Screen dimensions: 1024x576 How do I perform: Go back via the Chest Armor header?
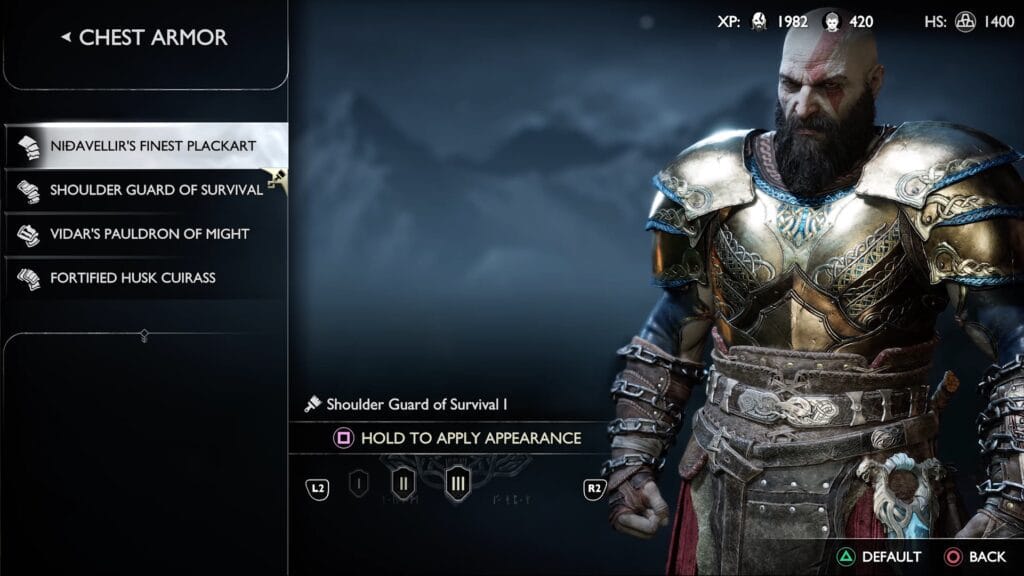coord(145,38)
